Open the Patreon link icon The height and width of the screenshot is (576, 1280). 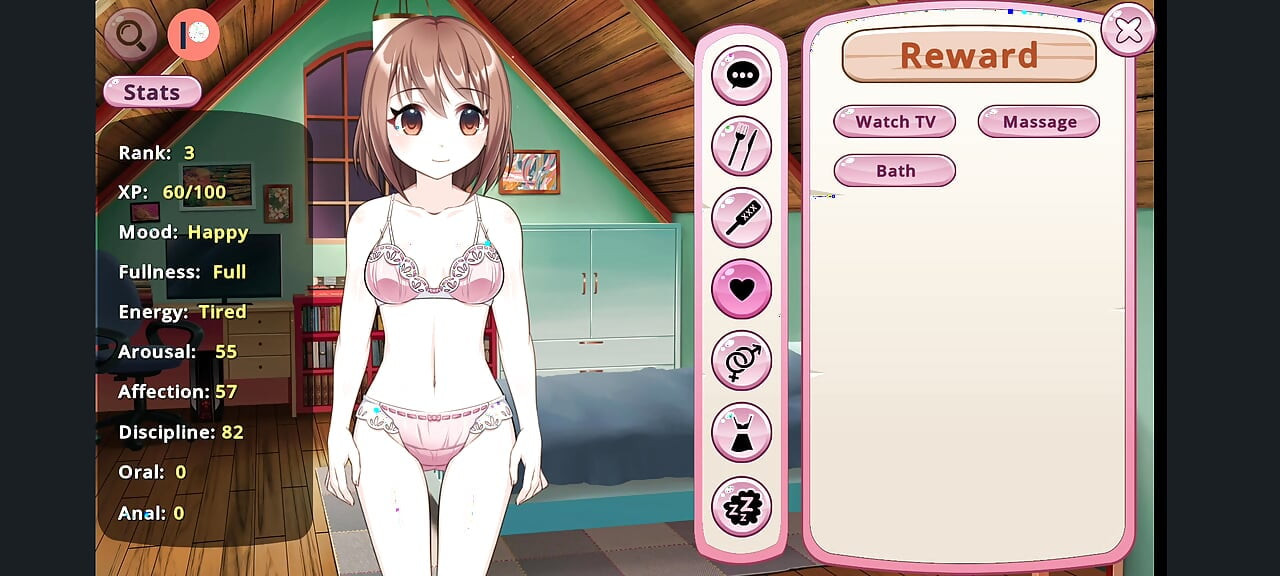click(193, 35)
